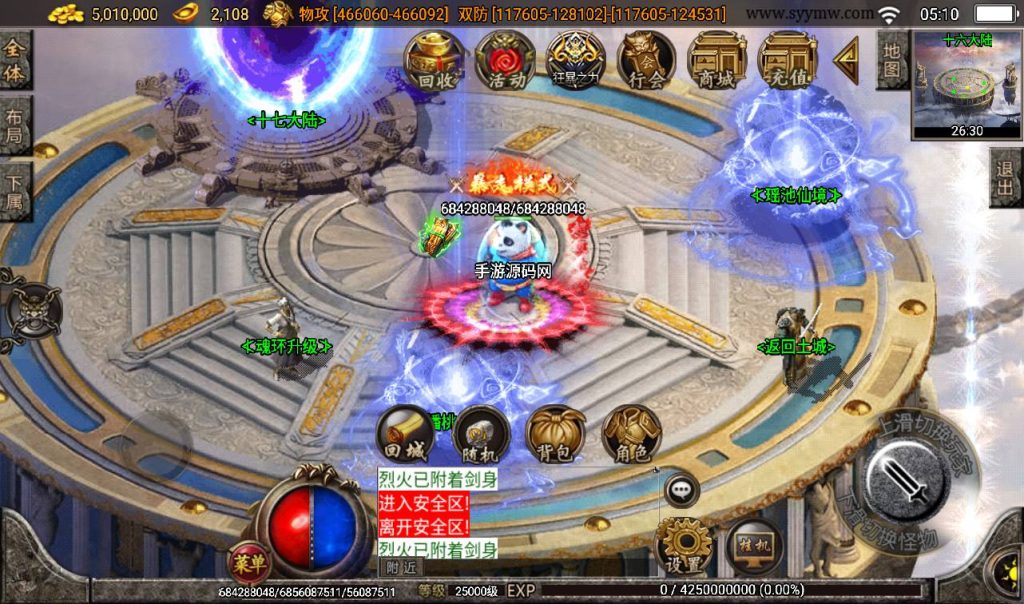Open the 菜单 menu button
Viewport: 1024px width, 604px height.
[247, 563]
